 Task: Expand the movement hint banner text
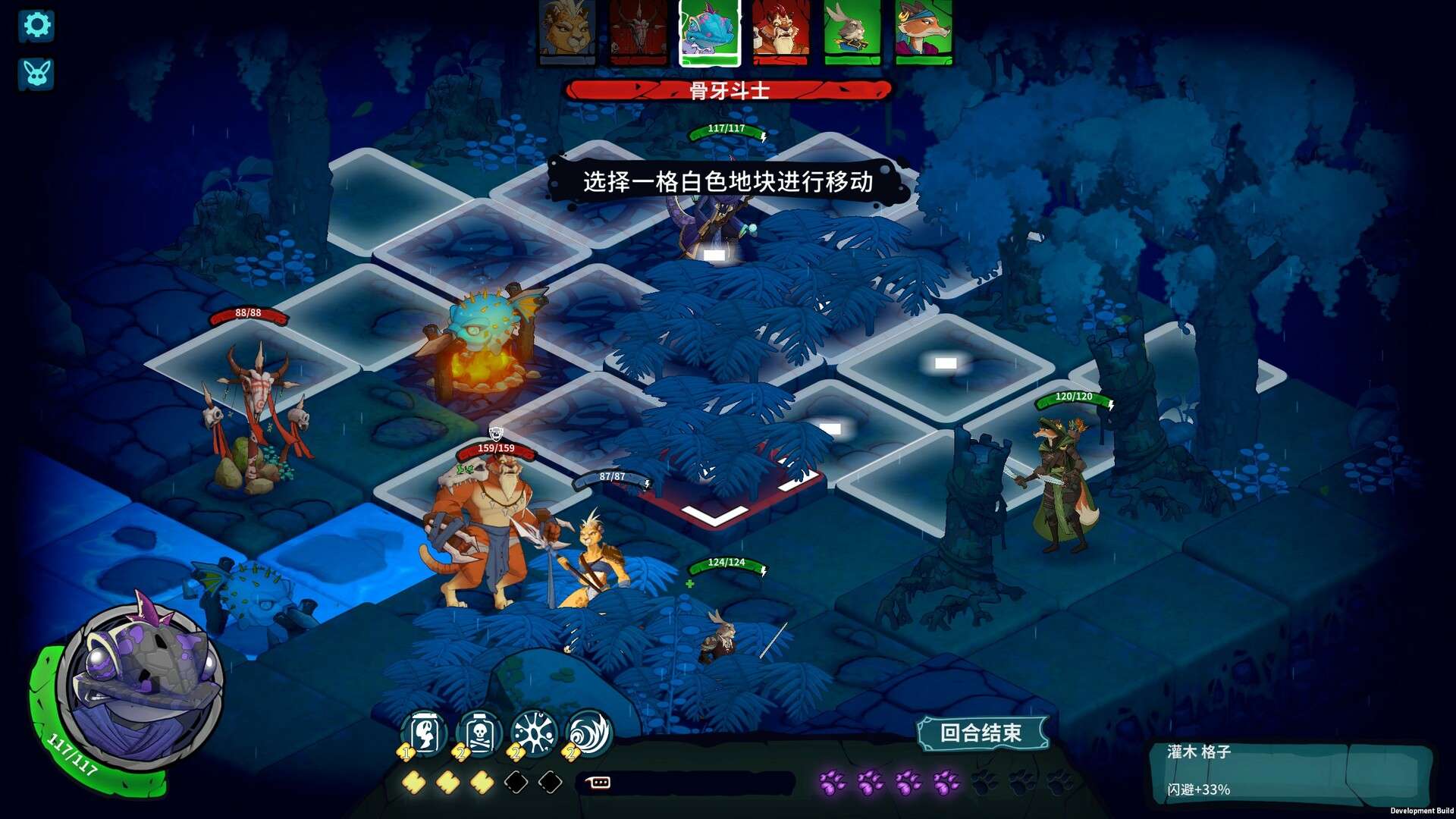(730, 182)
